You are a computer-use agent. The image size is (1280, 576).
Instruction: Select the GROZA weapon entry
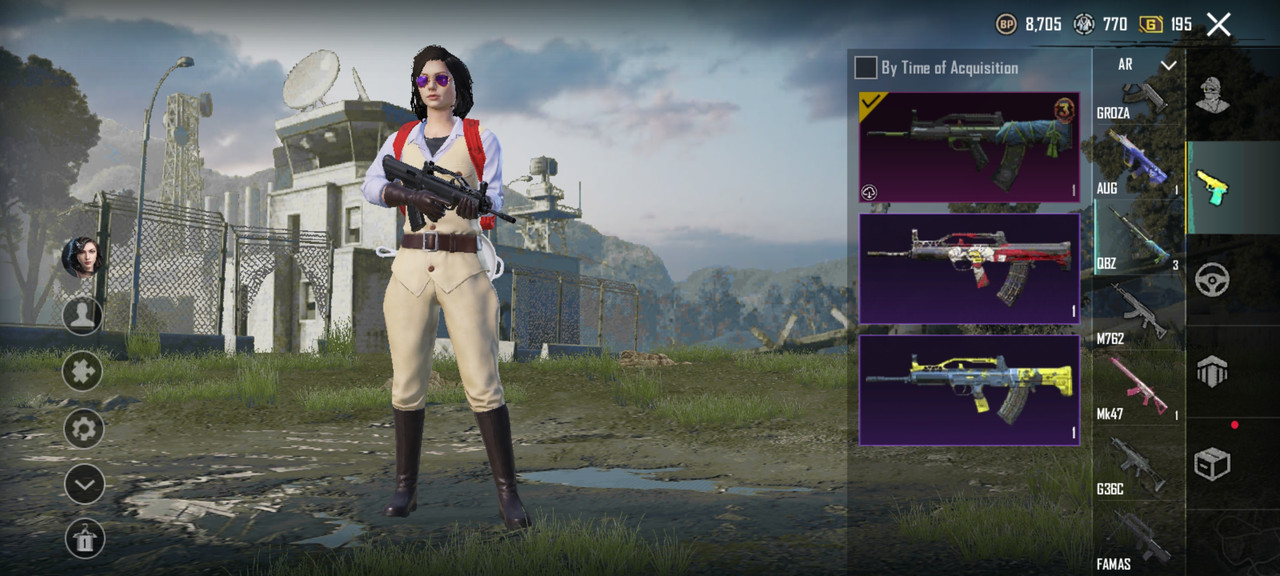click(x=1139, y=98)
